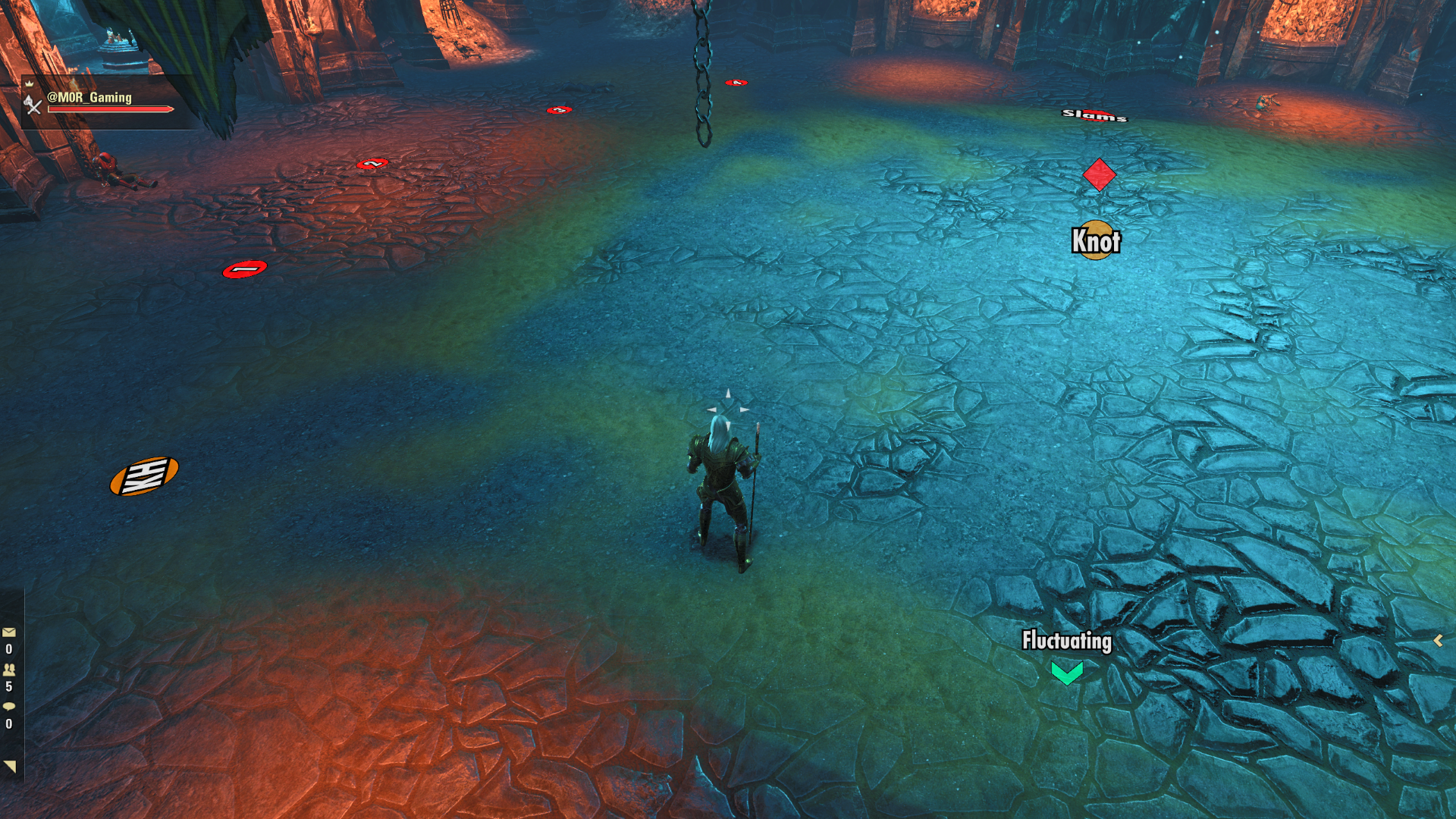Select the red diamond marker below Slams
This screenshot has height=819, width=1456.
click(x=1100, y=174)
